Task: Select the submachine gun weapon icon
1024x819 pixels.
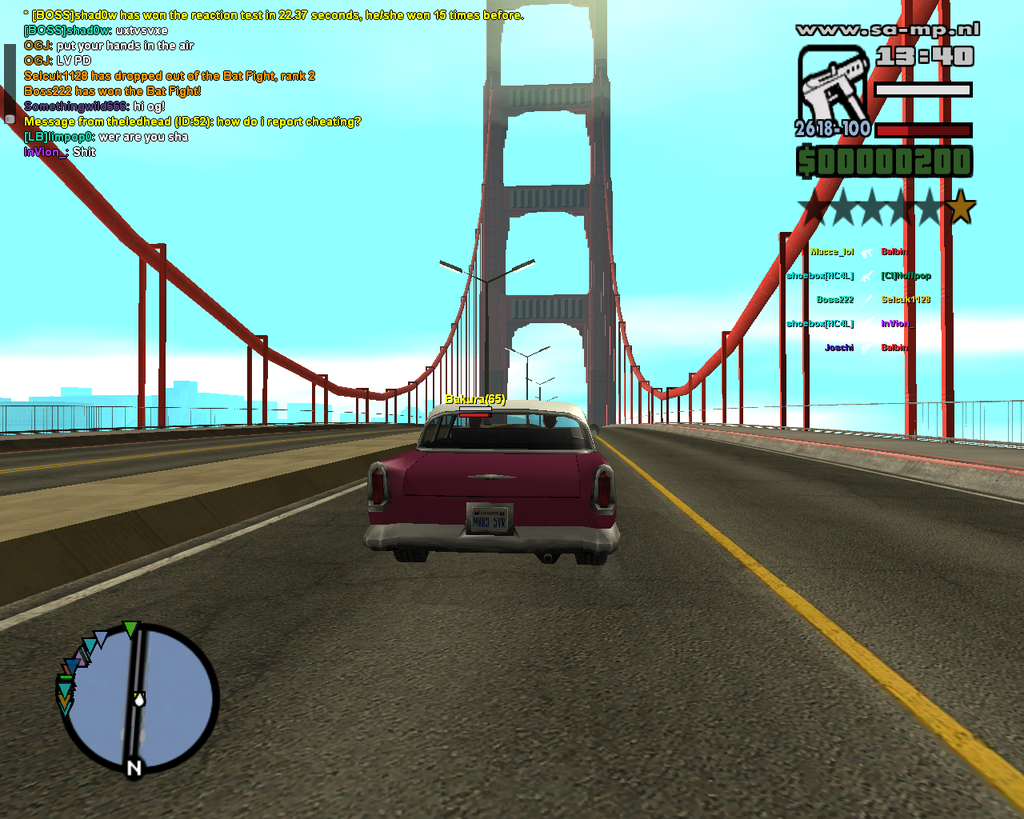Action: tap(833, 83)
